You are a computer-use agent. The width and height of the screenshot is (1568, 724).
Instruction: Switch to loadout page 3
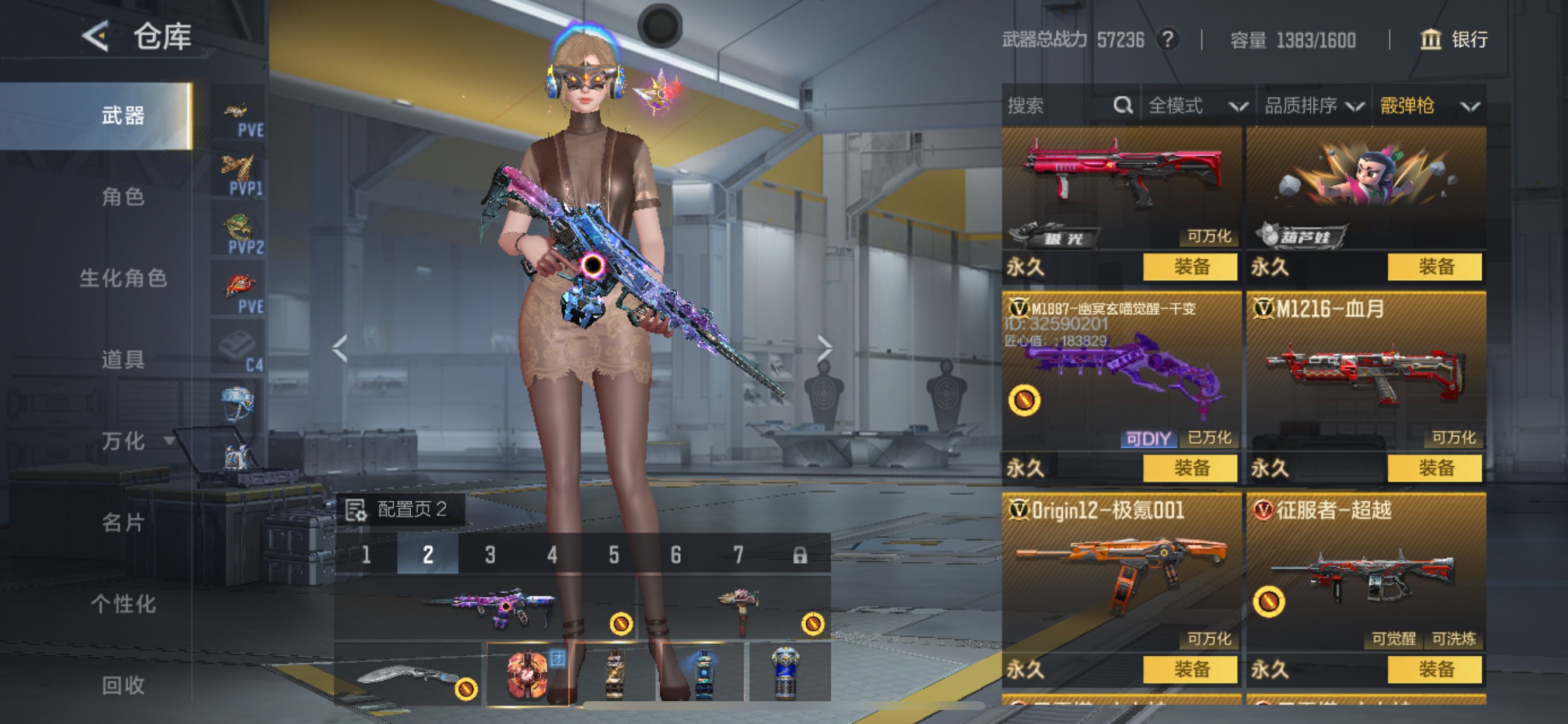pos(490,554)
